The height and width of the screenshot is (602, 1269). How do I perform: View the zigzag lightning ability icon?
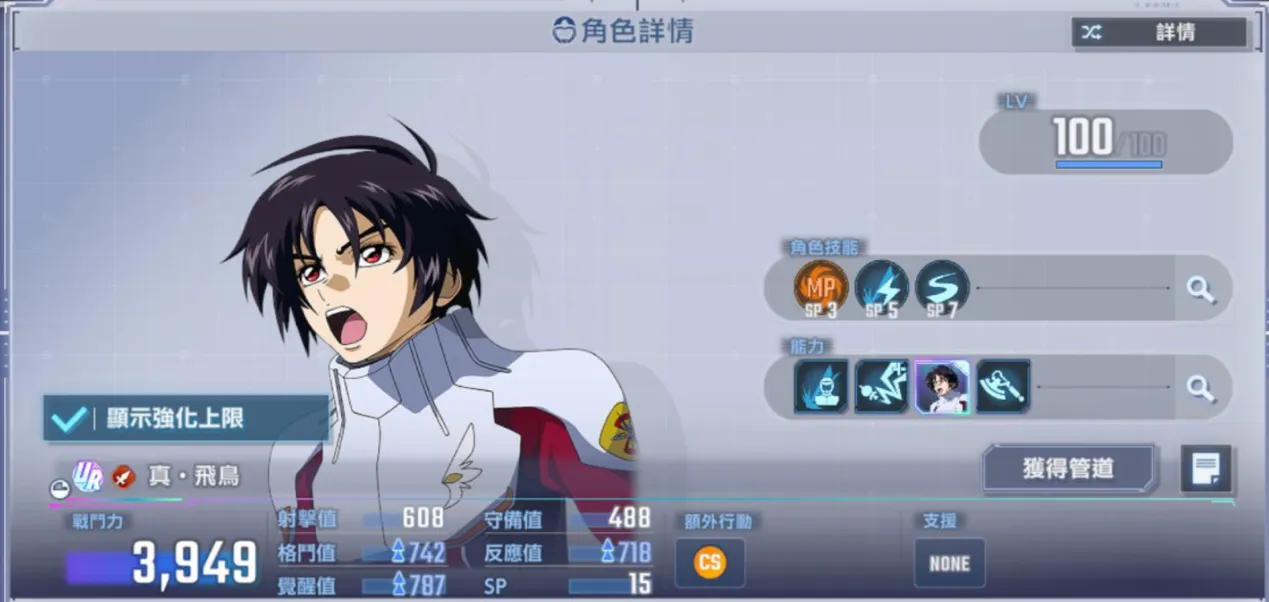tap(881, 386)
